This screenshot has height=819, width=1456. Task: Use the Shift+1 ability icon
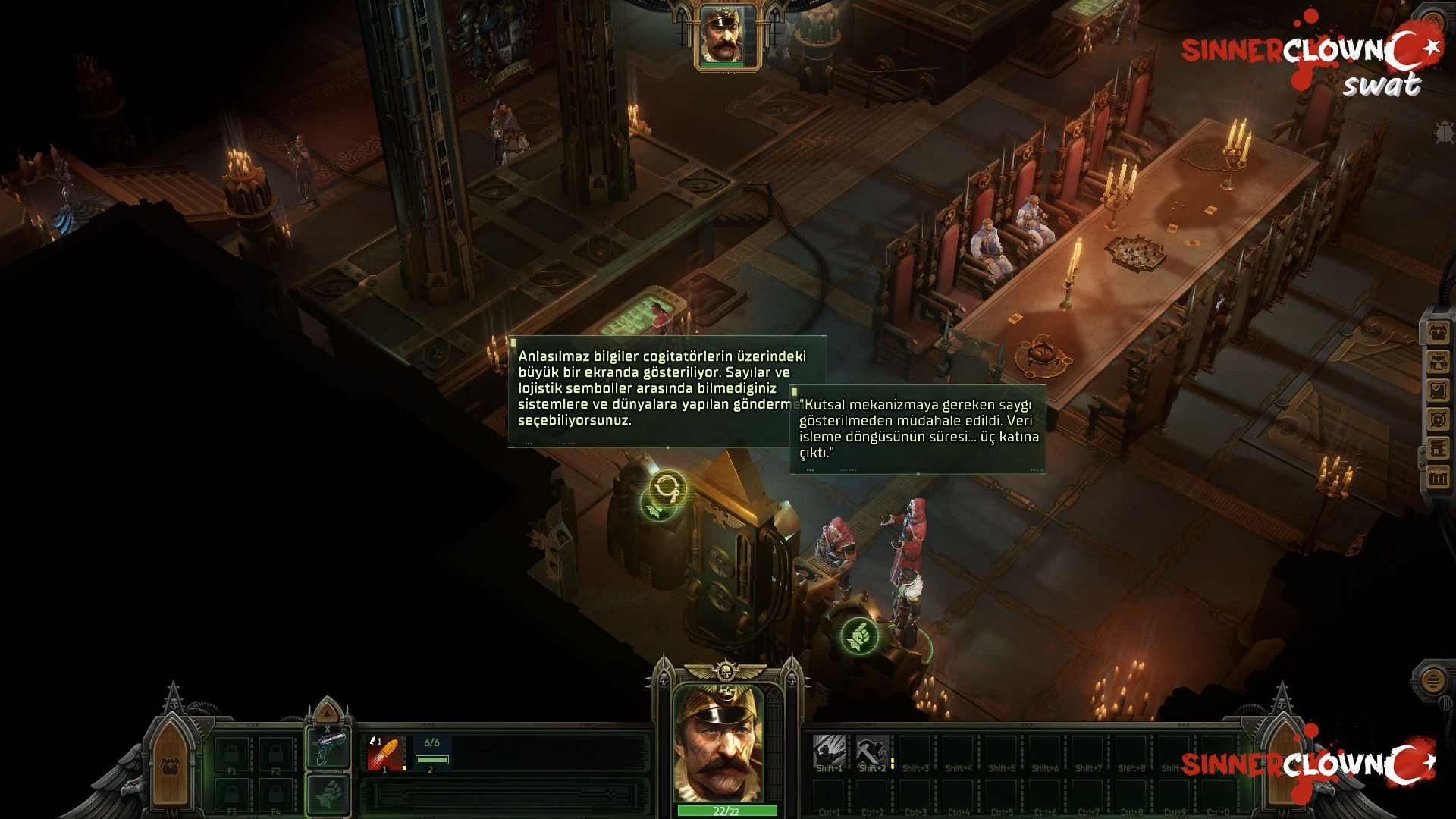[x=830, y=752]
